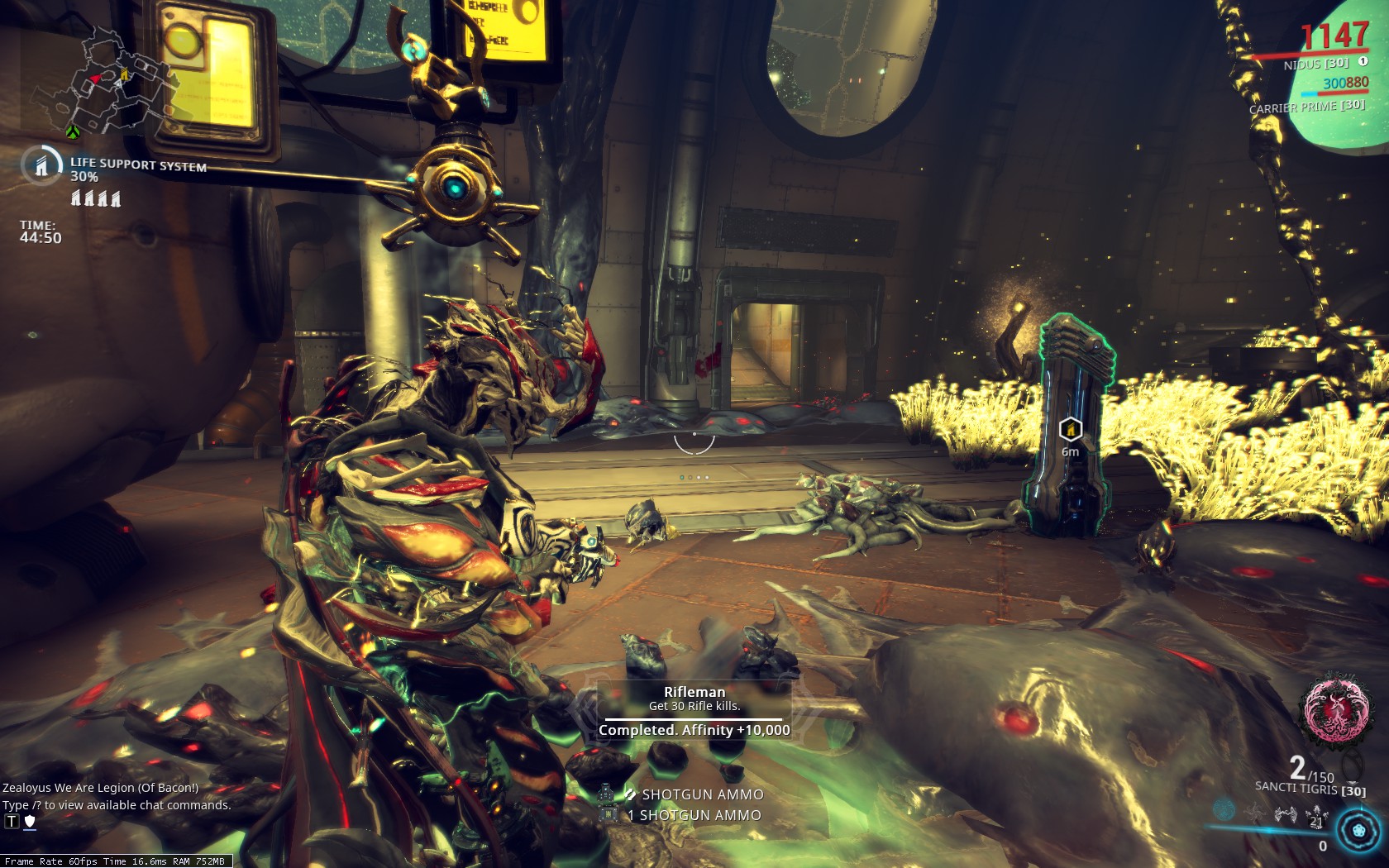Activate the Larva tentacle ability icon
Viewport: 1389px width, 868px height.
[1255, 813]
